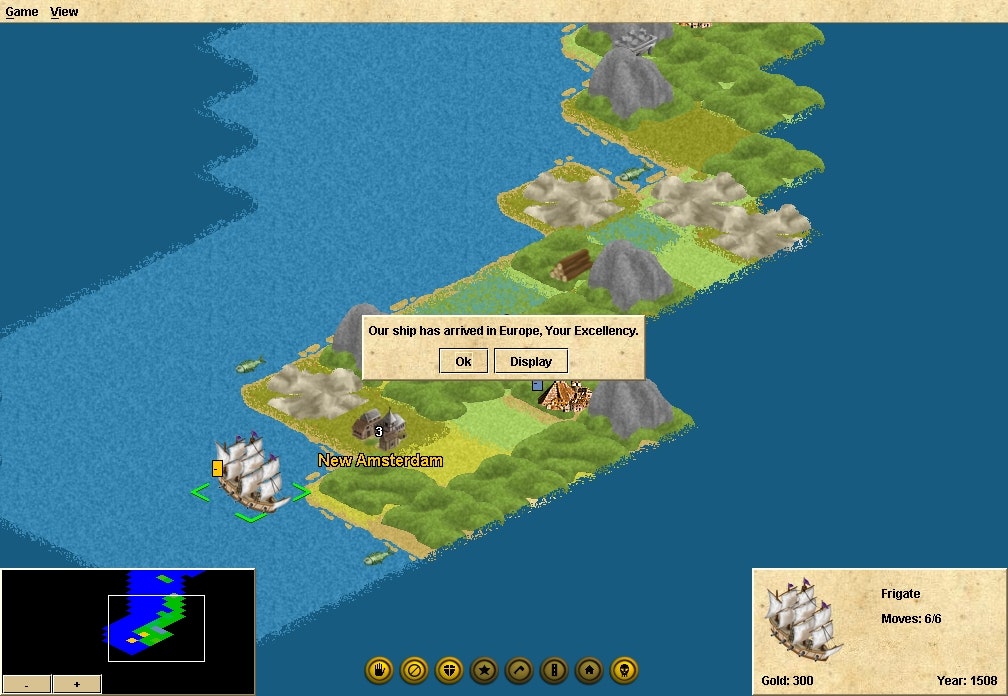The image size is (1008, 696).
Task: Choose the build road command icon
Action: pos(554,670)
